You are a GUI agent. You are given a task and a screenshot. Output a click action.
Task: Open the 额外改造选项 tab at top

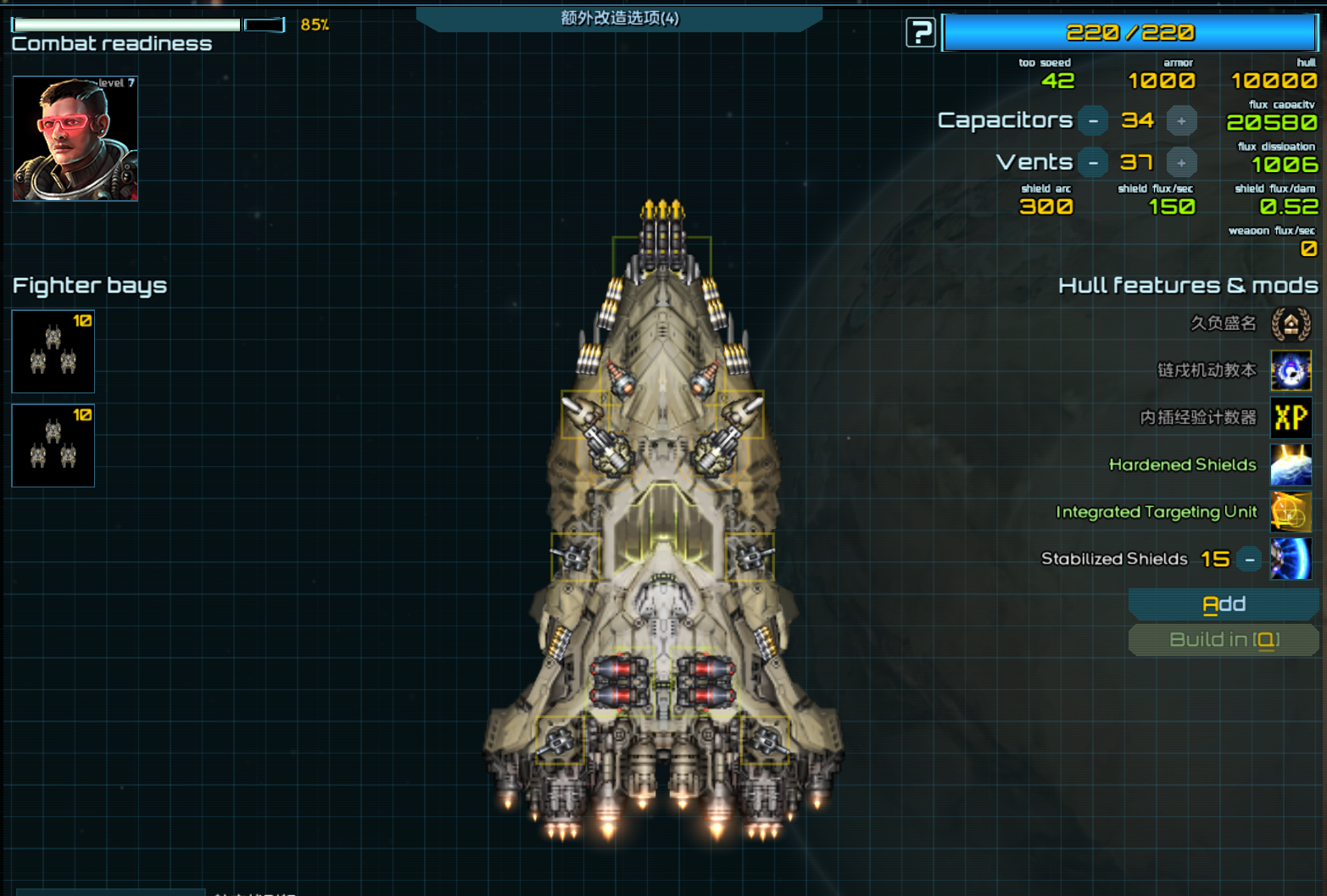(619, 18)
